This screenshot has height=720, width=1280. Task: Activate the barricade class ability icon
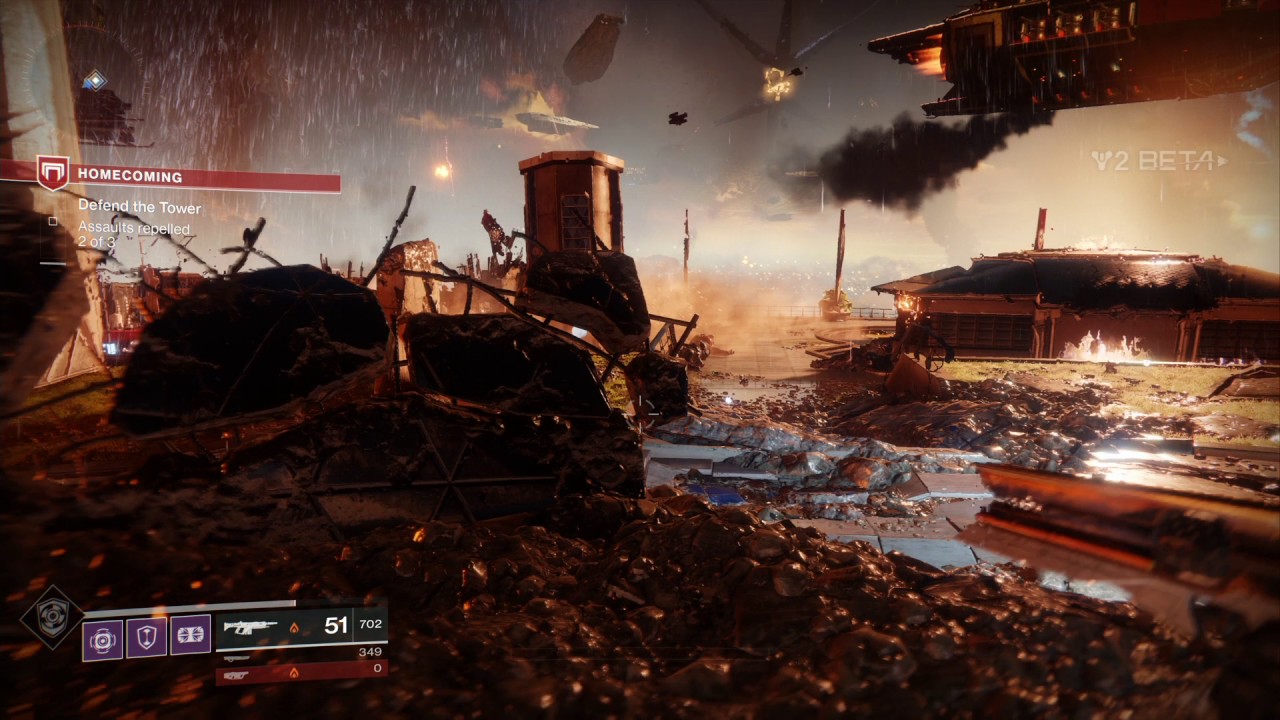click(x=190, y=636)
